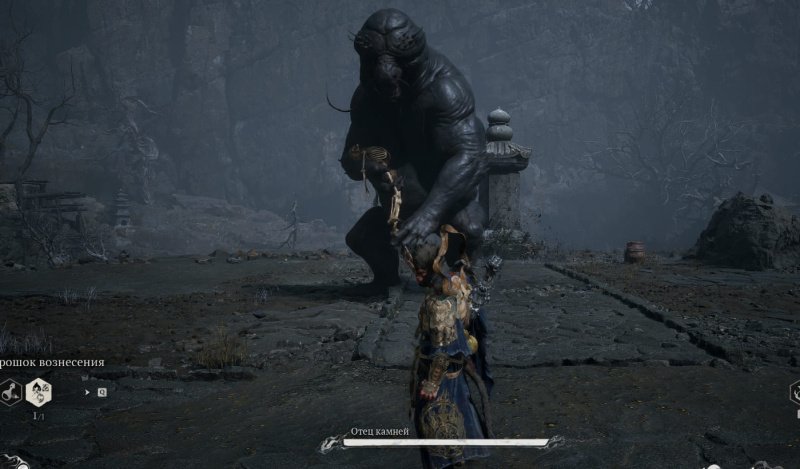Activate the hexagonal spell icon at right edge
Viewport: 800px width, 469px height.
795,392
